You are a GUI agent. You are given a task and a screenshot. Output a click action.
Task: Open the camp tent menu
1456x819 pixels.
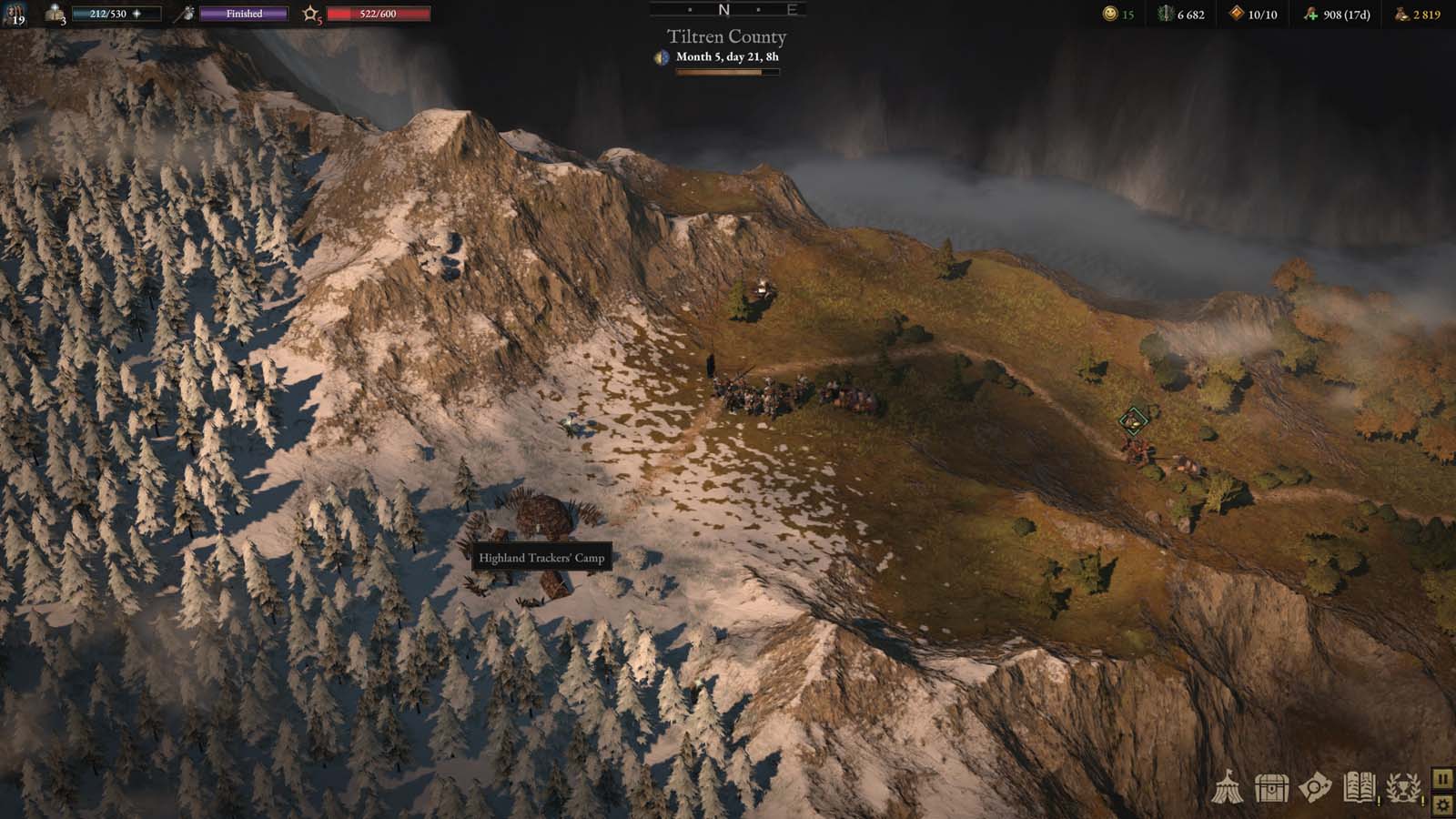click(1228, 788)
